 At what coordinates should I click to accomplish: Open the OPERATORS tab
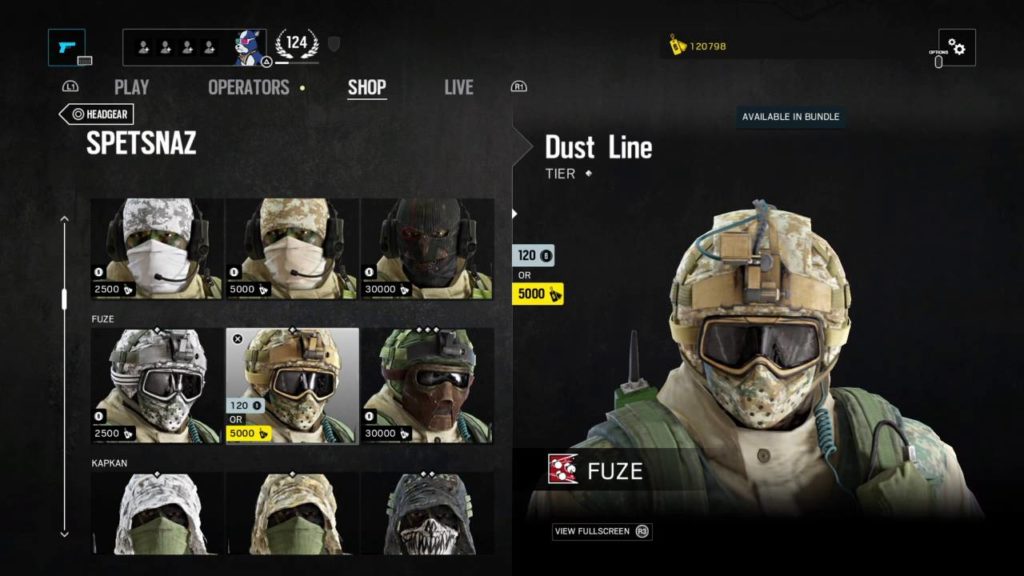pyautogui.click(x=248, y=88)
